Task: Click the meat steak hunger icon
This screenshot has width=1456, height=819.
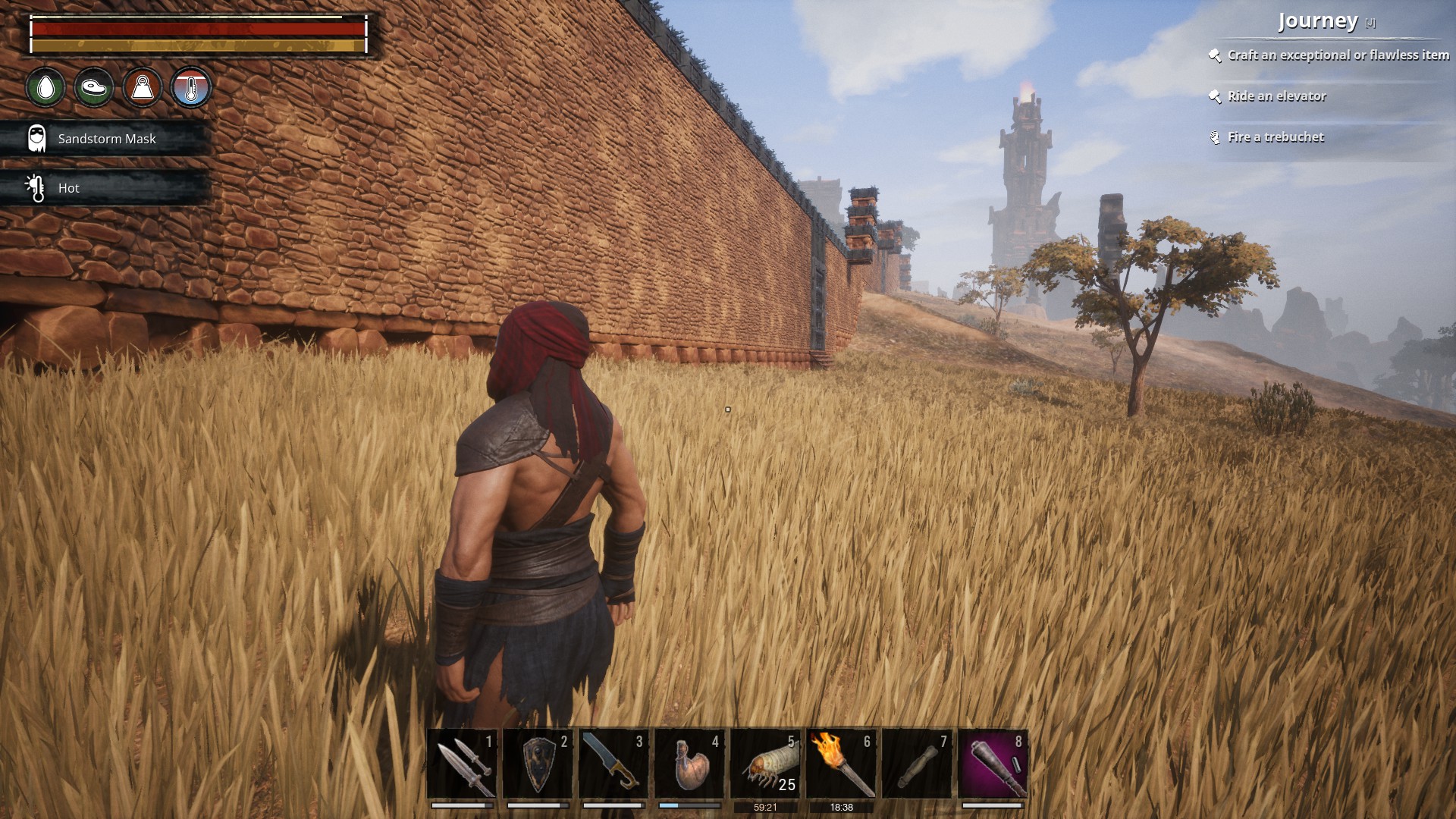Action: (94, 87)
